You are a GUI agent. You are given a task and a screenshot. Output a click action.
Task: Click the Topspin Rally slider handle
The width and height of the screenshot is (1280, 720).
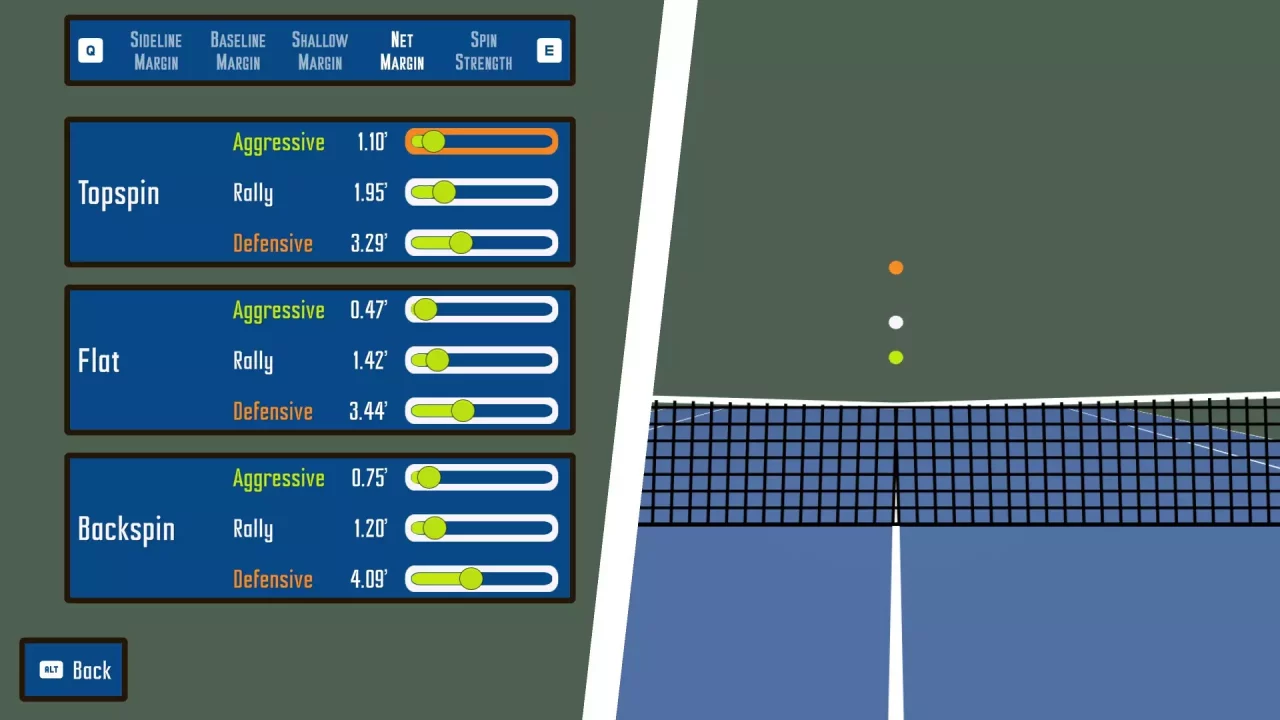[442, 192]
